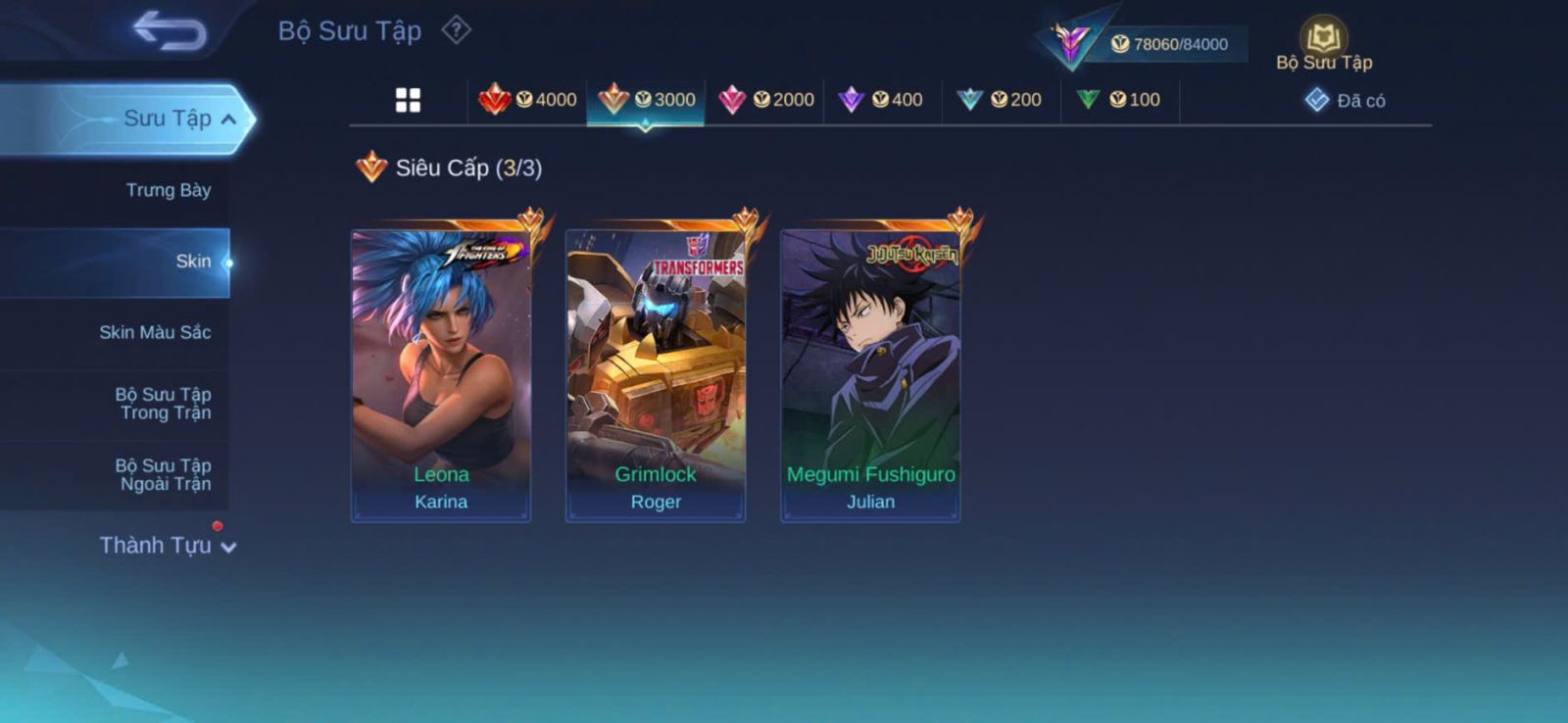Open the 200 points tier tab

click(1001, 100)
